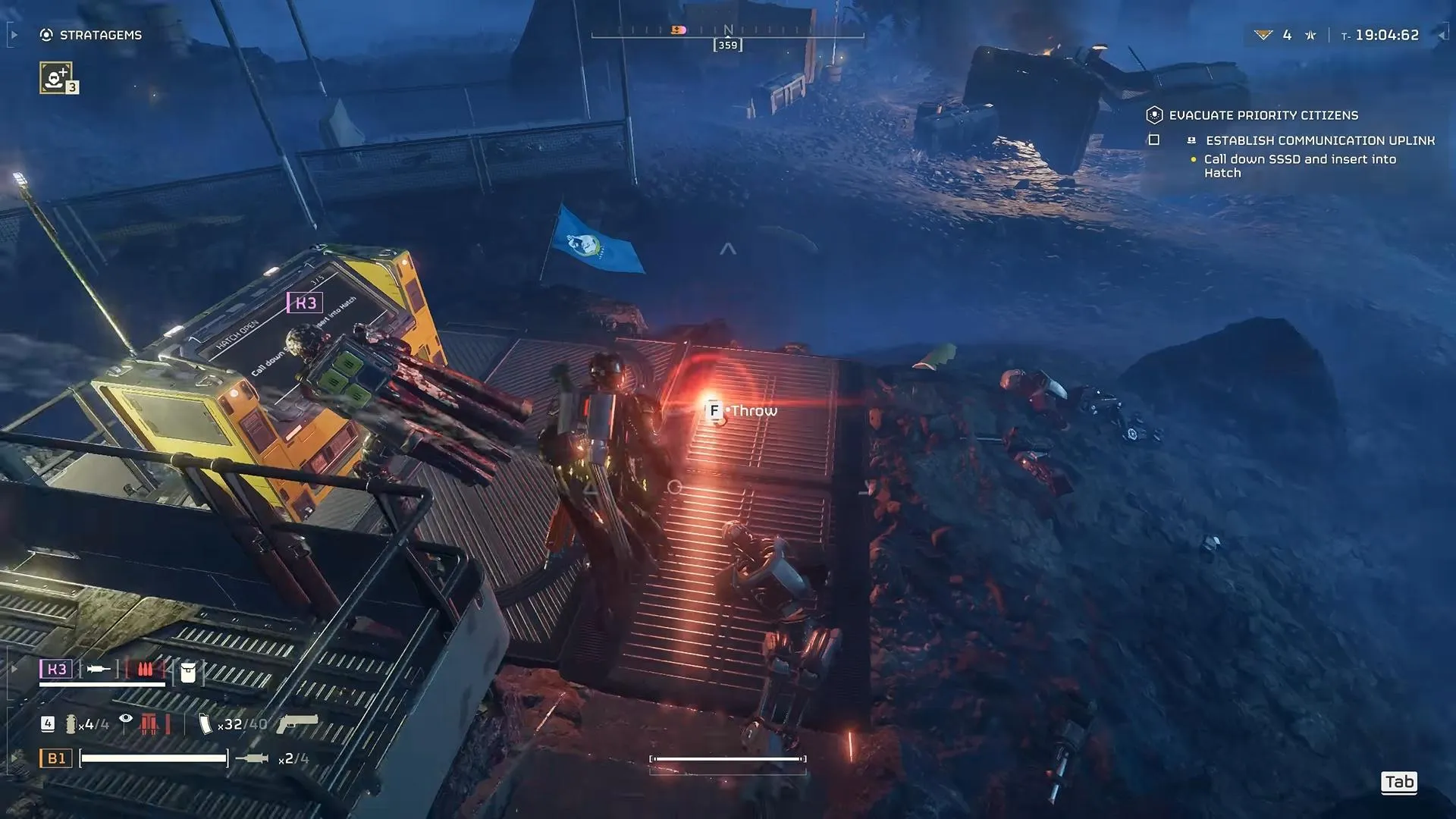This screenshot has height=819, width=1456.
Task: Toggle the Establish Communication Uplink checkbox
Action: (x=1154, y=140)
